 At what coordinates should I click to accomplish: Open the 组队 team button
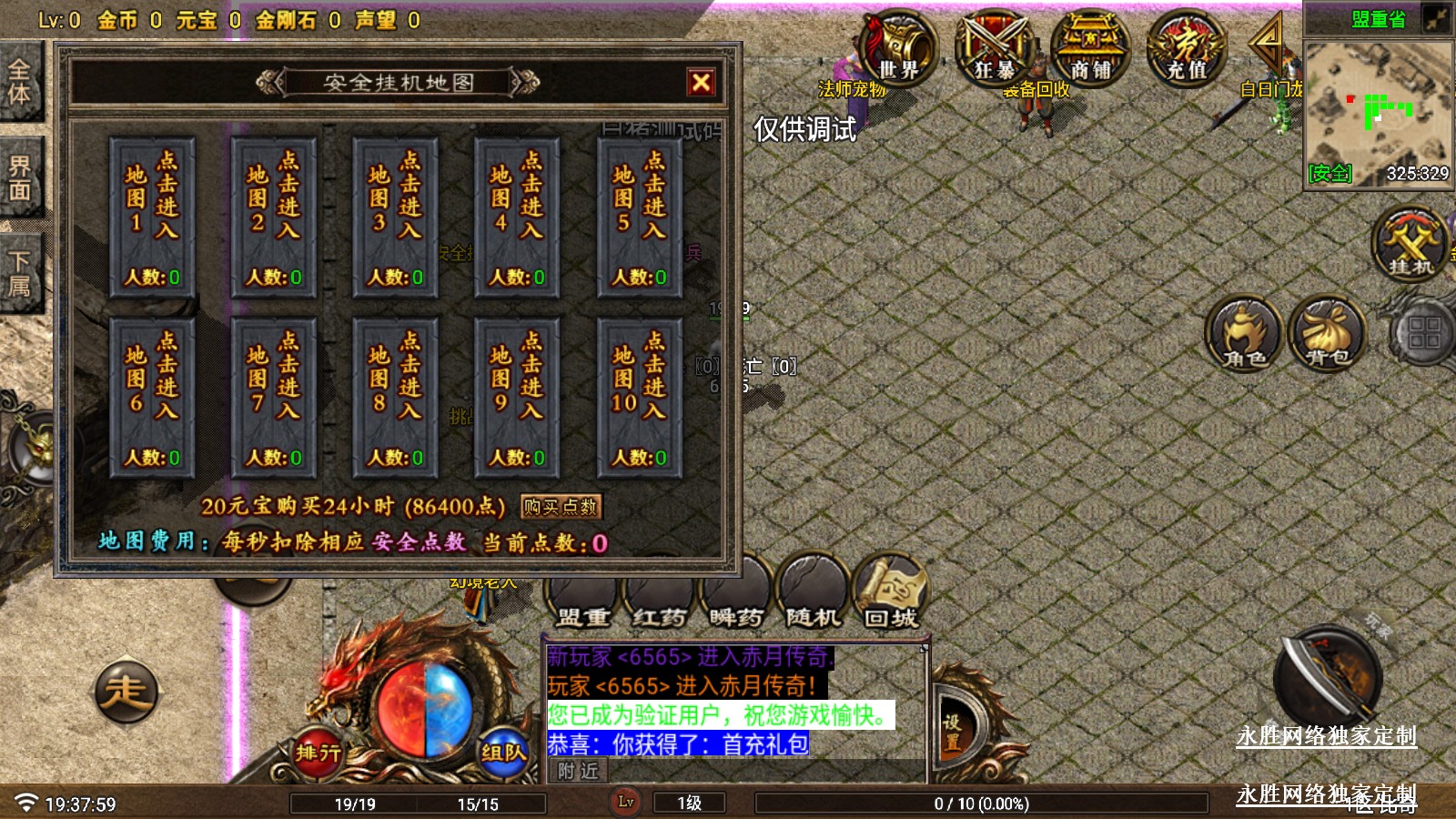pos(502,753)
